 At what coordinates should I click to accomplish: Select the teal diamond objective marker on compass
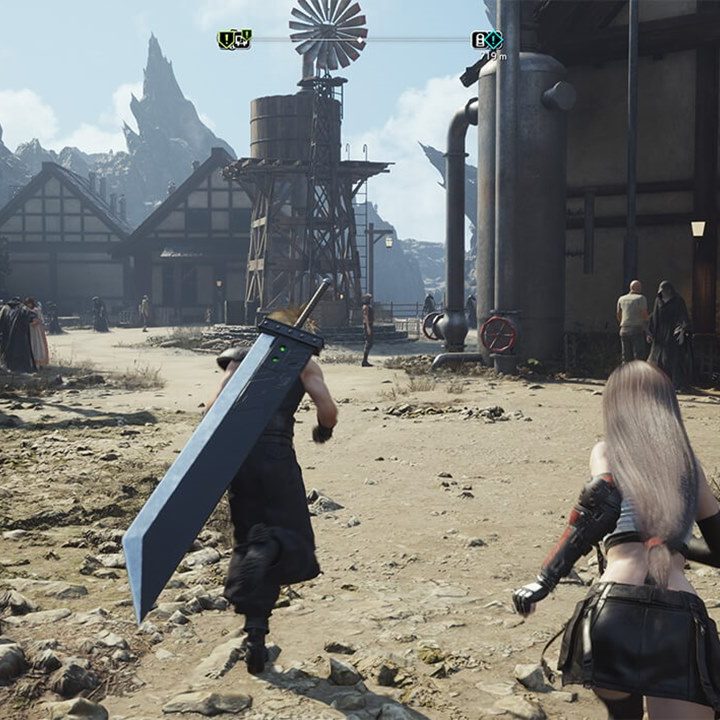(x=494, y=40)
